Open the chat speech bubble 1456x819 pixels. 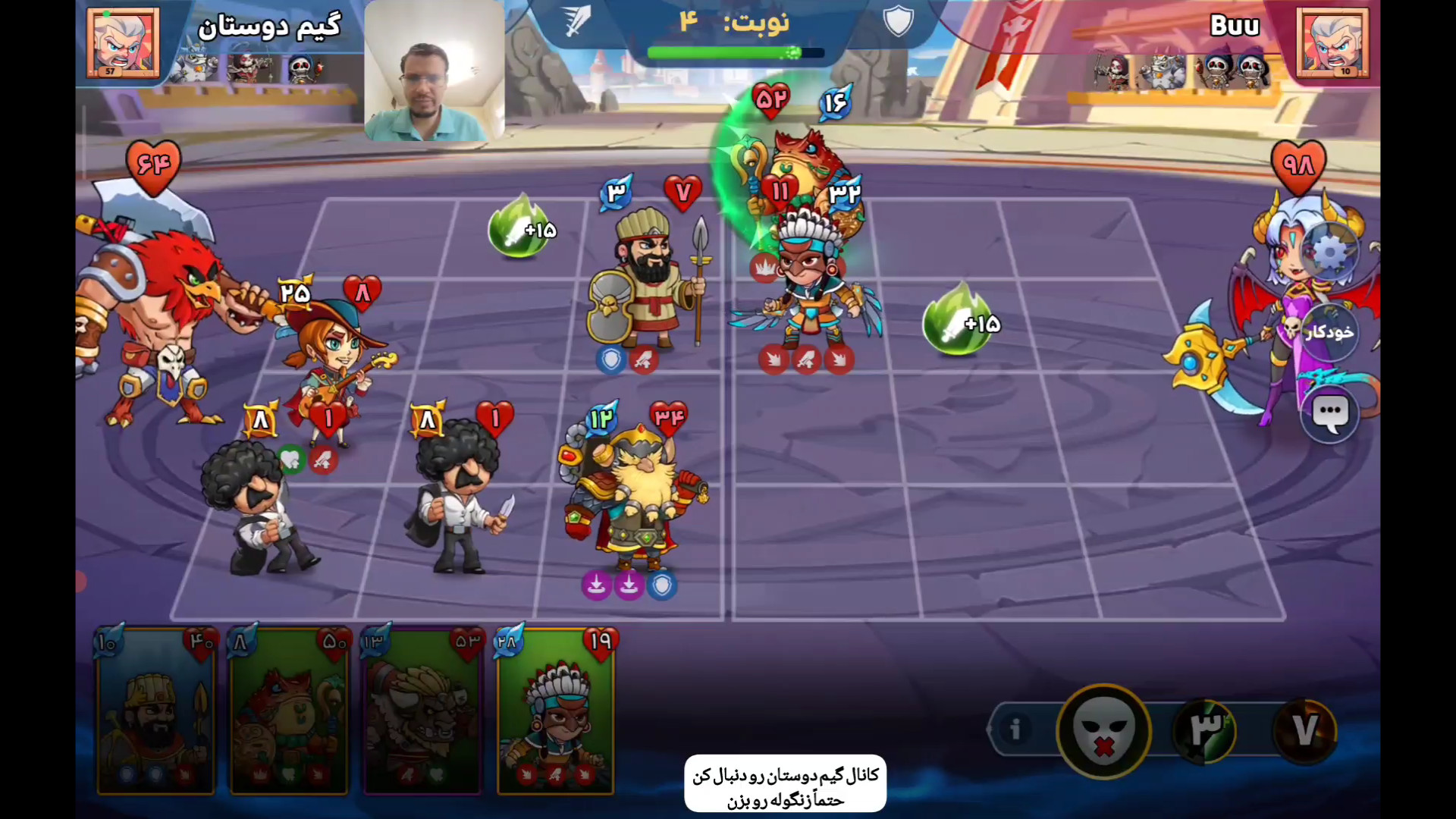pos(1329,414)
